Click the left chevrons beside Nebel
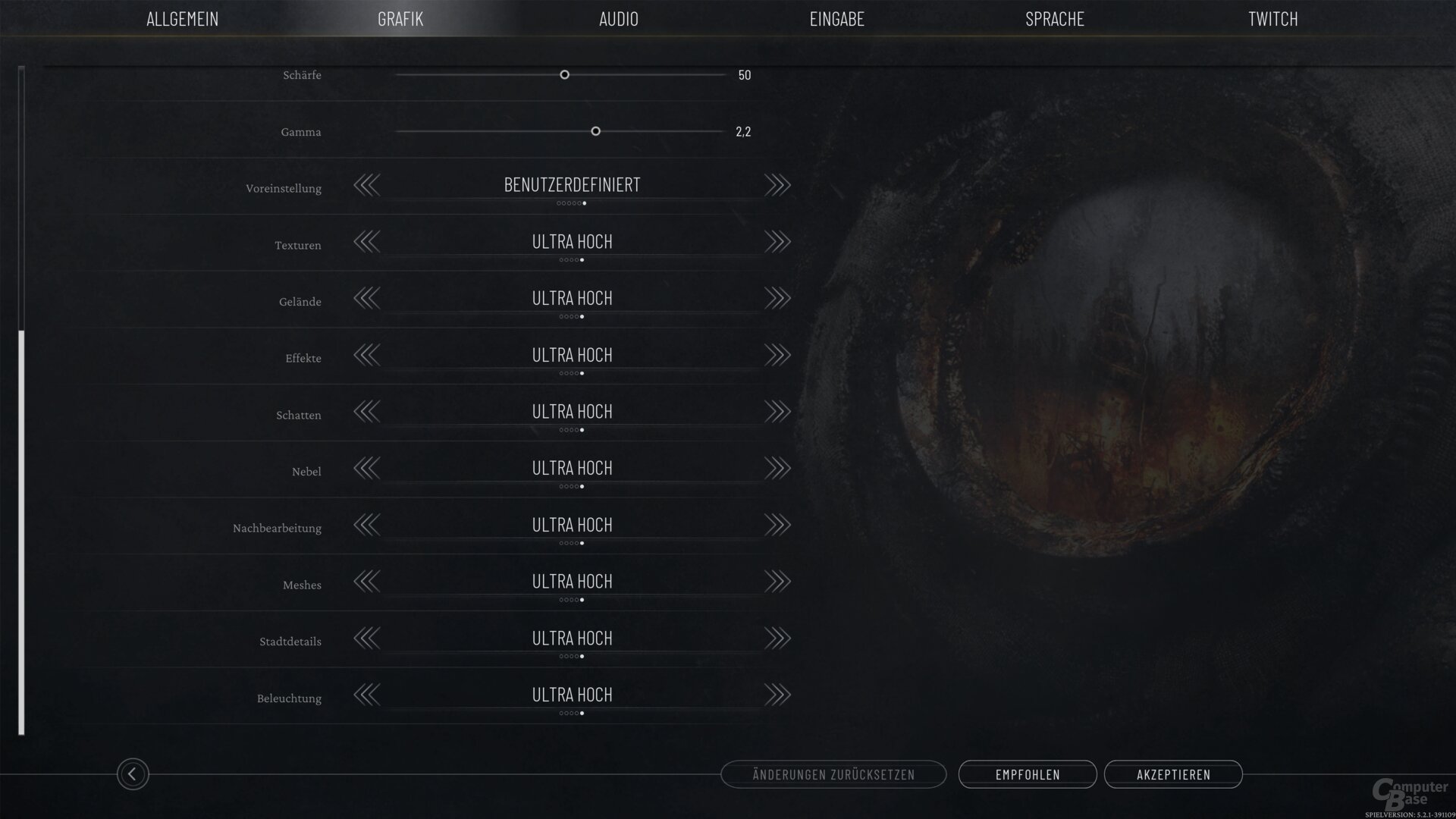The height and width of the screenshot is (819, 1456). coord(367,468)
